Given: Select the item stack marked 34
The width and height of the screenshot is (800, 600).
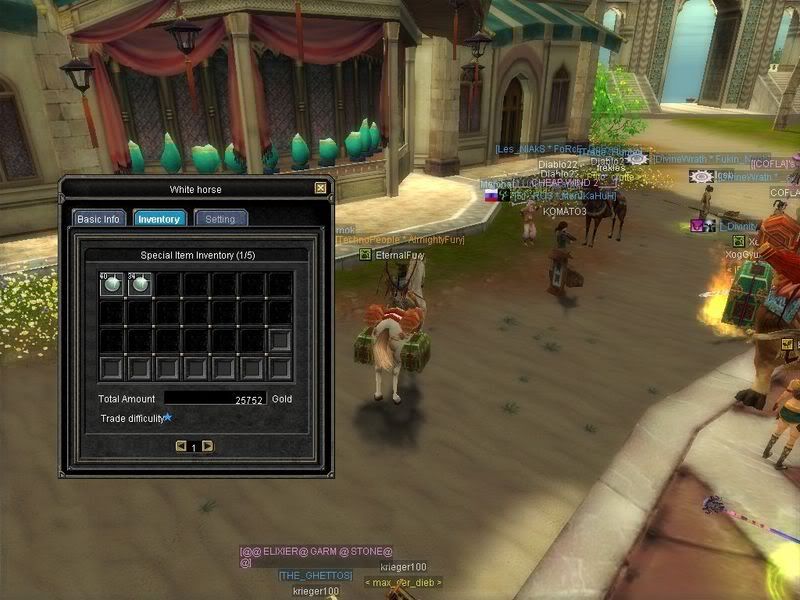Looking at the screenshot, I should (140, 285).
